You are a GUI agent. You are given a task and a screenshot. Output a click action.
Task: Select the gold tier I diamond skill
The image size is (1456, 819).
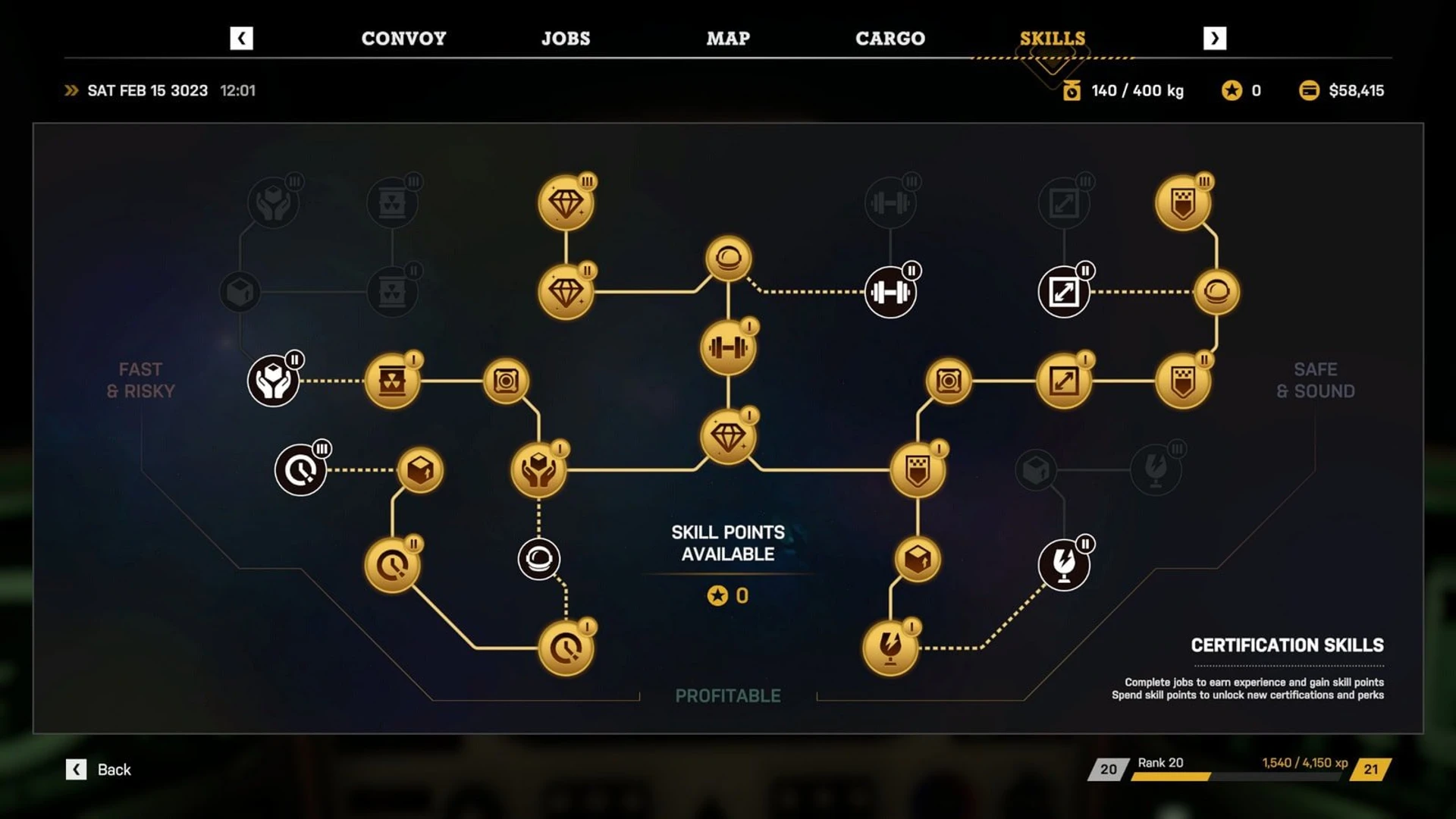coord(728,438)
